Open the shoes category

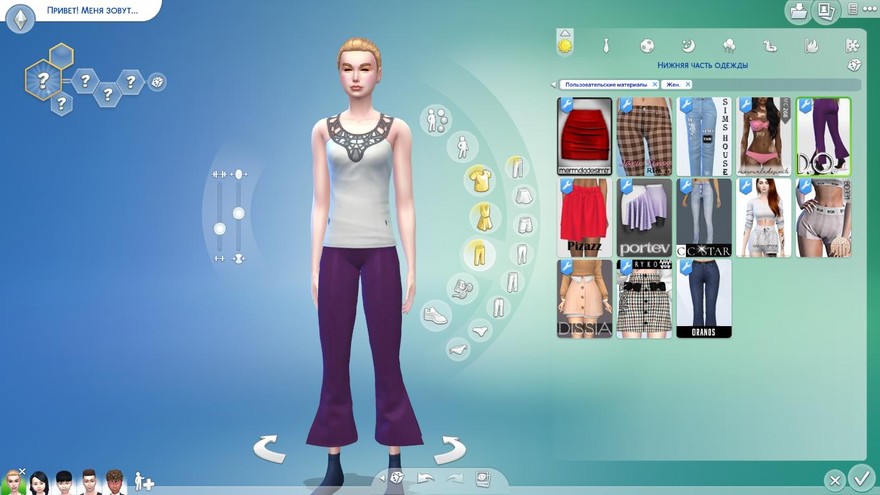[x=435, y=316]
